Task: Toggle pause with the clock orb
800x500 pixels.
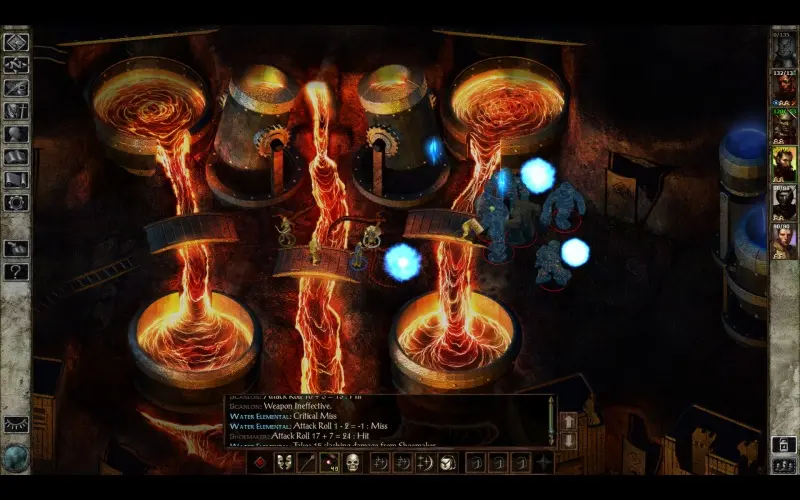Action: 15,457
